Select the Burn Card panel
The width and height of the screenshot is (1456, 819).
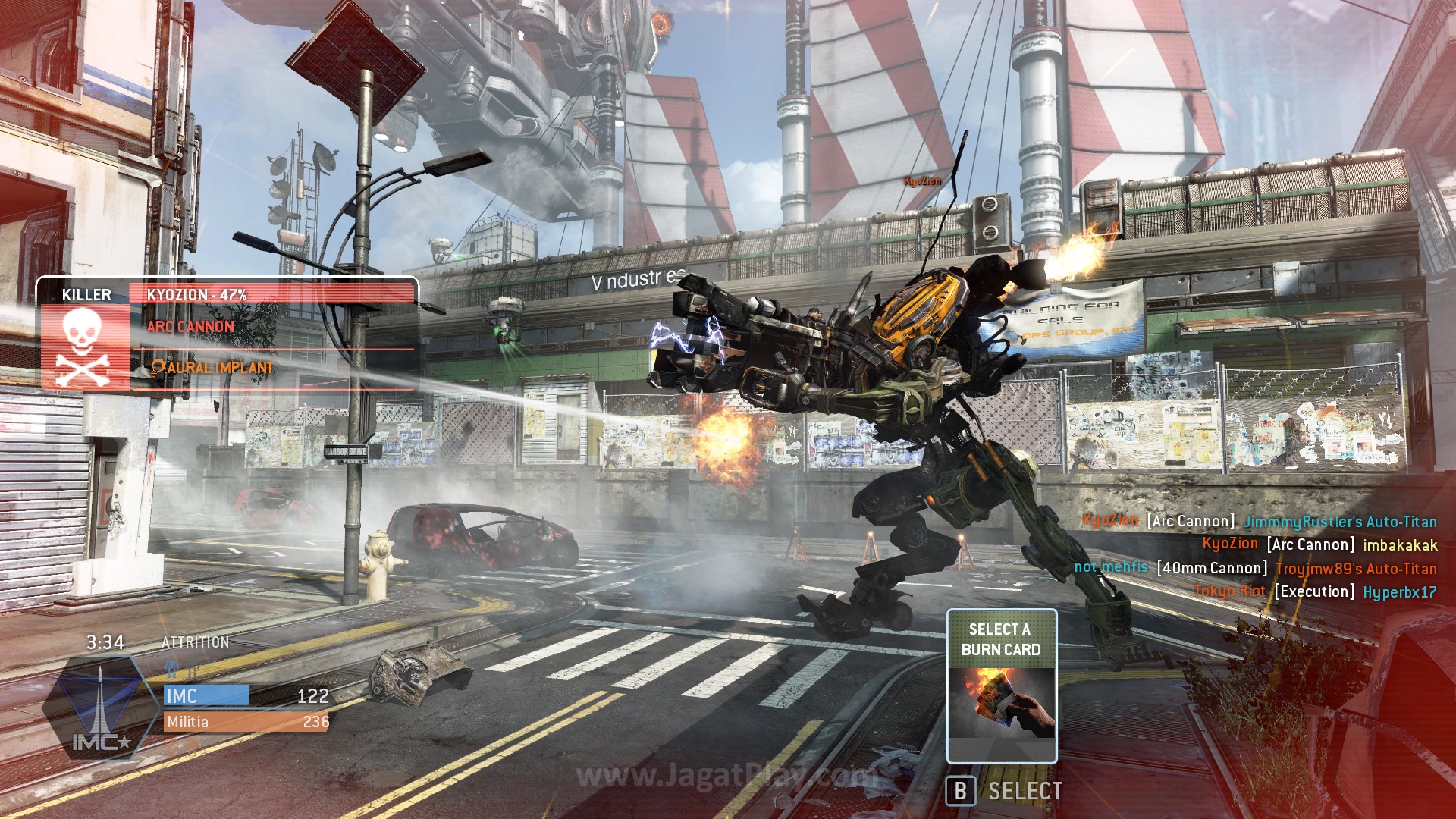click(1001, 686)
